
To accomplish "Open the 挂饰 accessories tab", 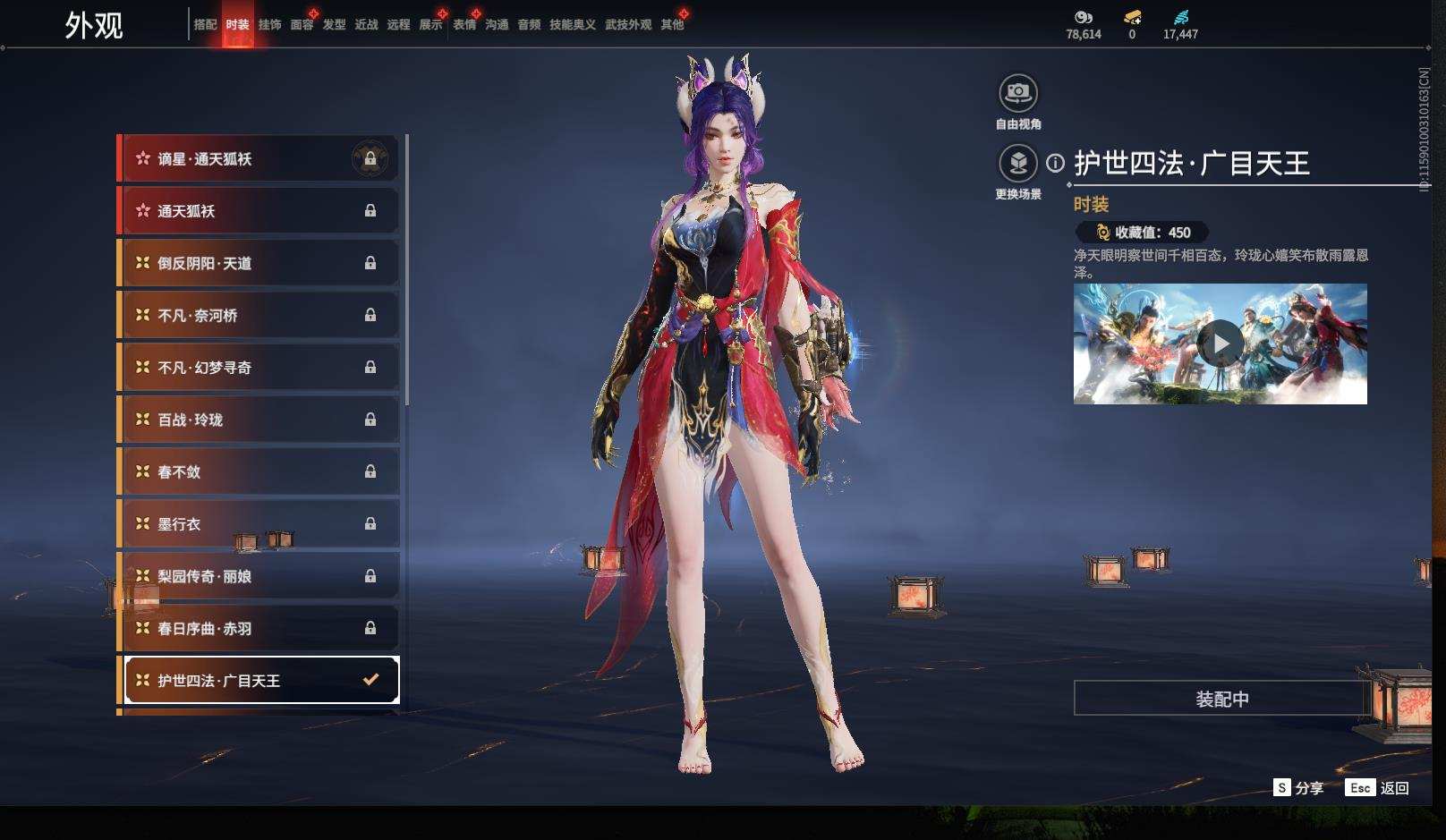I will pyautogui.click(x=269, y=25).
